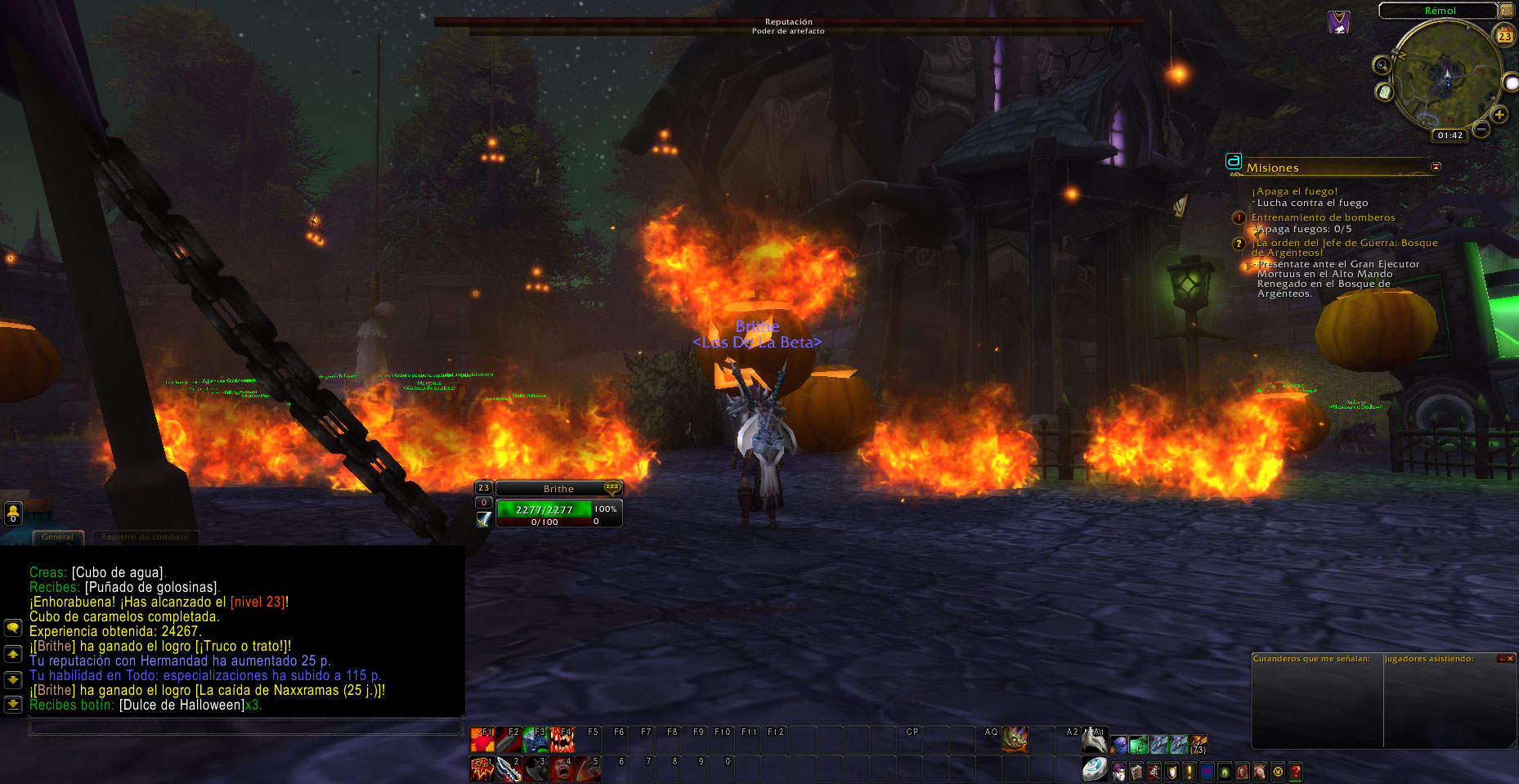Open the calendar showing day 23
Image resolution: width=1519 pixels, height=784 pixels.
coord(1504,35)
